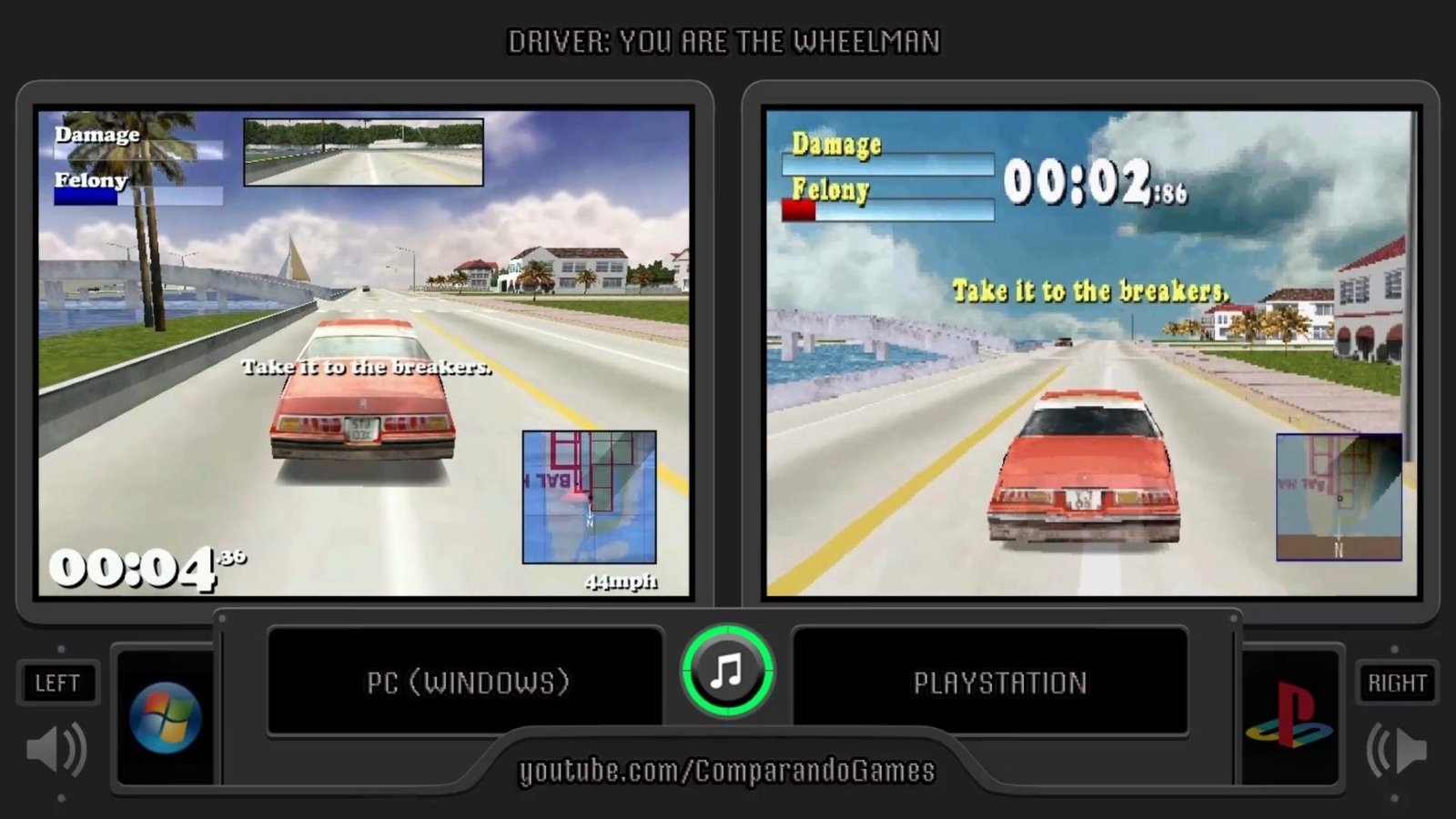Click the left speaker icon
1456x819 pixels.
pos(56,749)
